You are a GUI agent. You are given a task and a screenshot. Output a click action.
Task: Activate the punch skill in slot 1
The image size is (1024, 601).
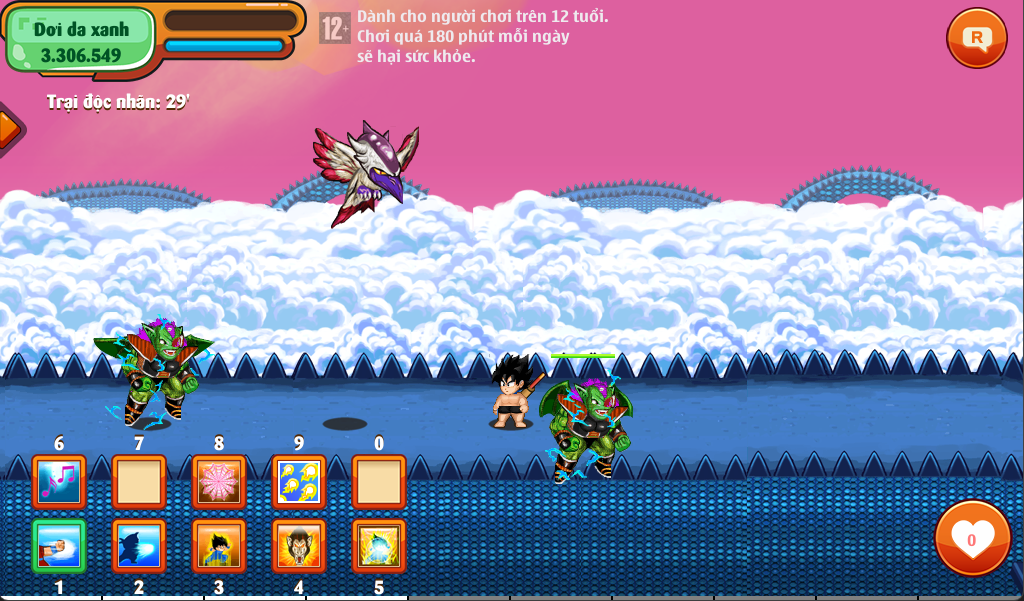tap(59, 545)
